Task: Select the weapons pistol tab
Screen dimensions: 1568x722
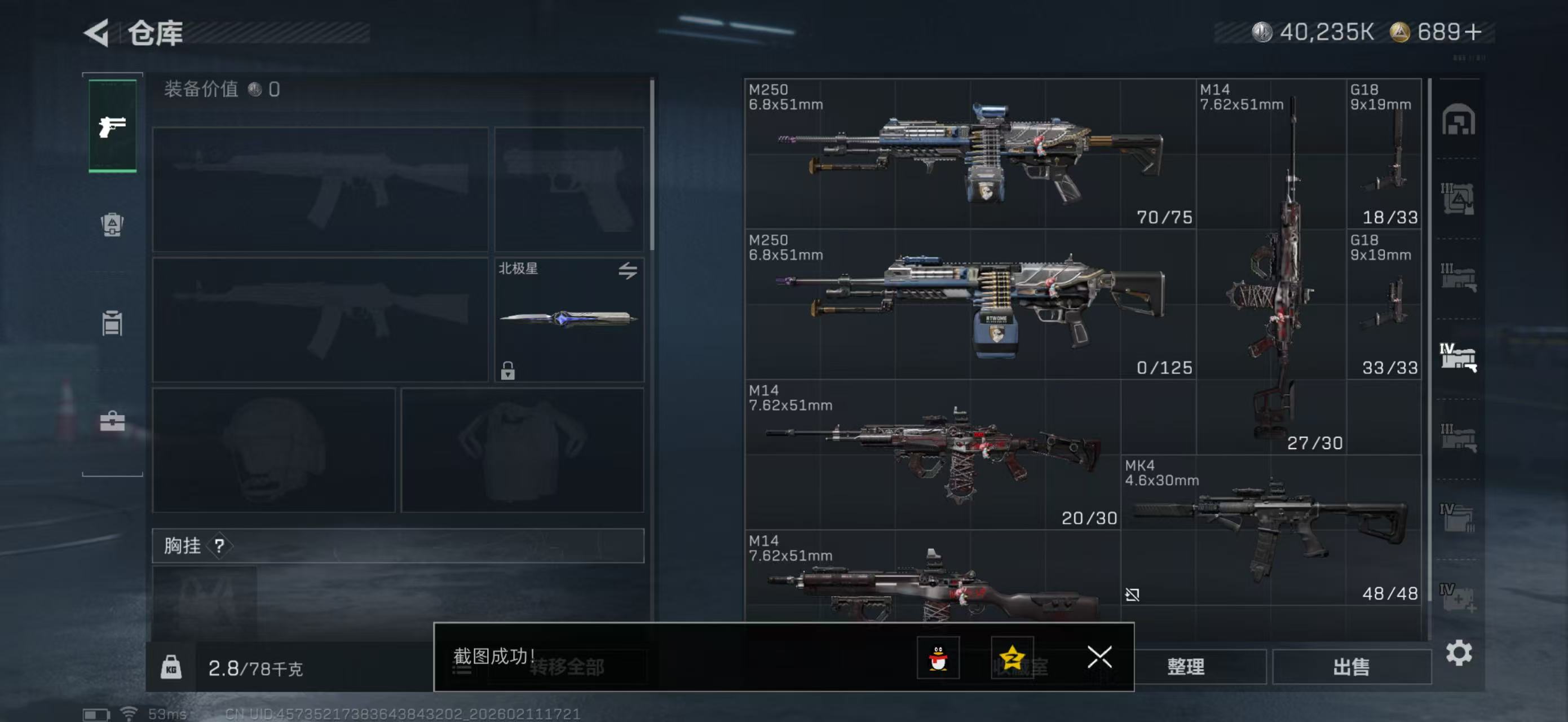Action: pos(113,126)
